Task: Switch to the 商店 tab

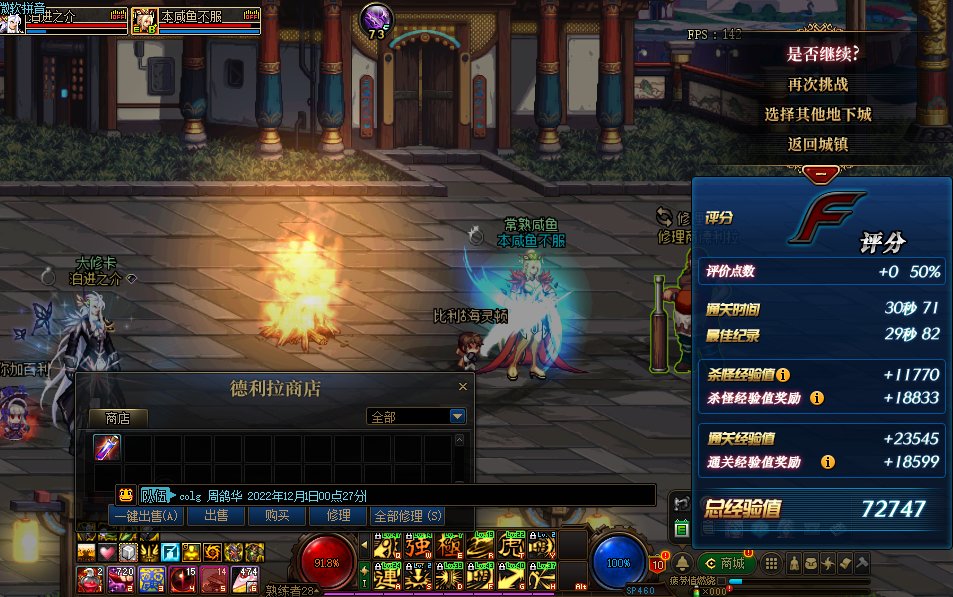Action: click(x=117, y=417)
